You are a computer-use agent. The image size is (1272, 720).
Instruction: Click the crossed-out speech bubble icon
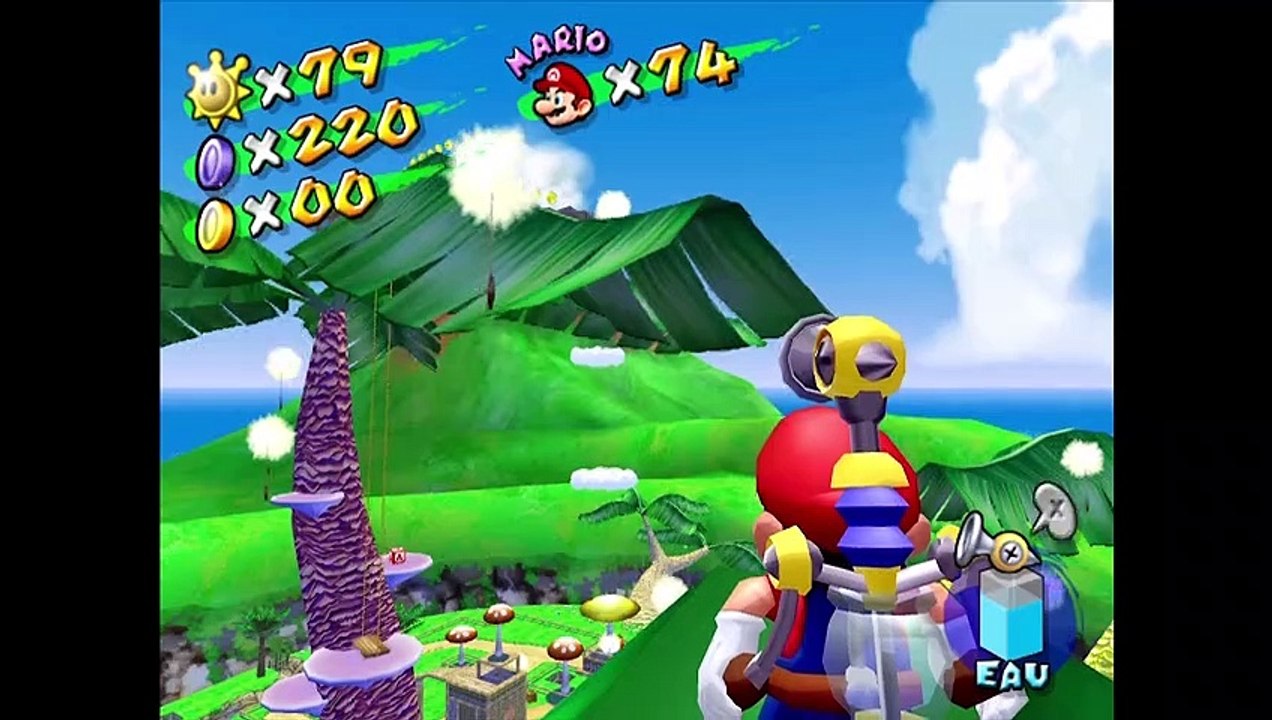(x=1053, y=510)
